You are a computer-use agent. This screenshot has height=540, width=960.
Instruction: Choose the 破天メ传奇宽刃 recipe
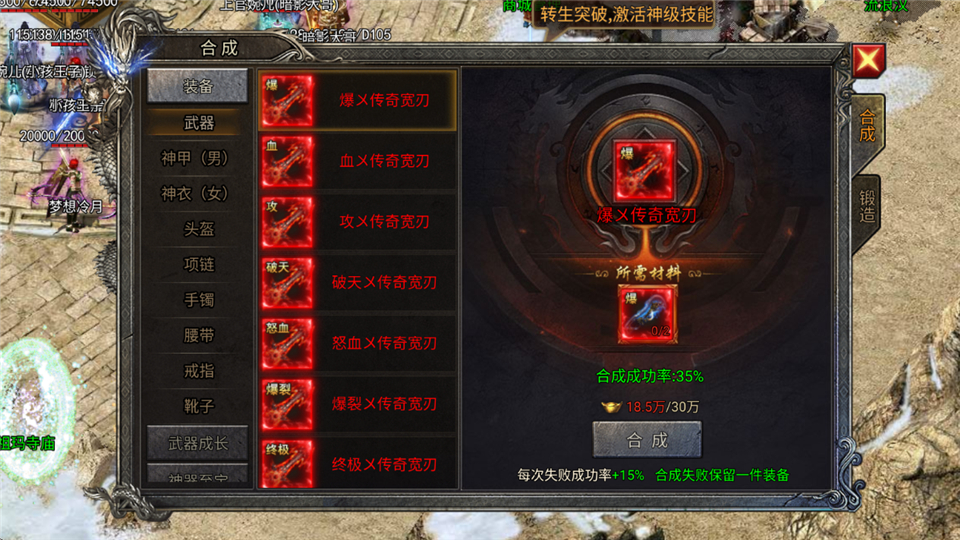[x=357, y=283]
